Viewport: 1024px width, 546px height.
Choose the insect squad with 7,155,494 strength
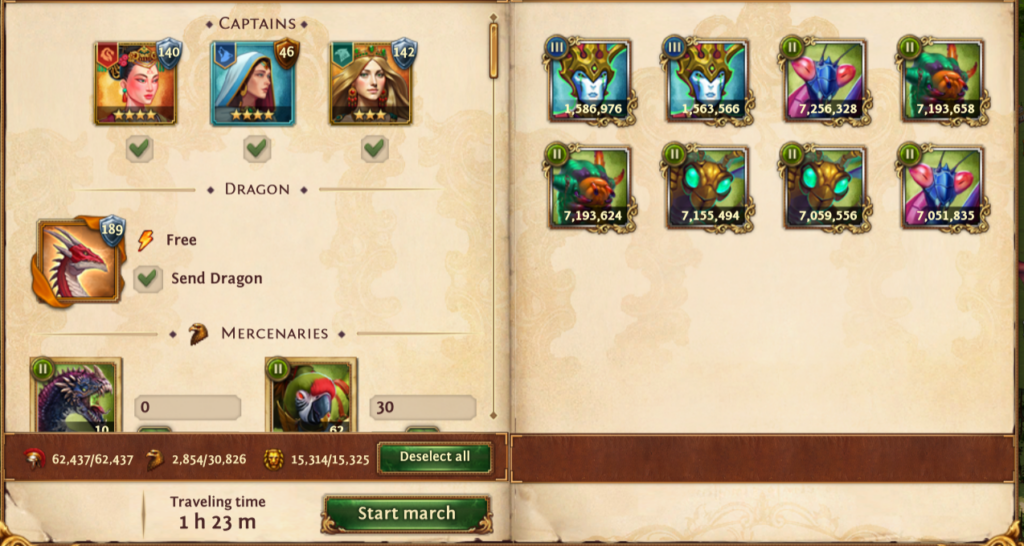click(x=706, y=188)
